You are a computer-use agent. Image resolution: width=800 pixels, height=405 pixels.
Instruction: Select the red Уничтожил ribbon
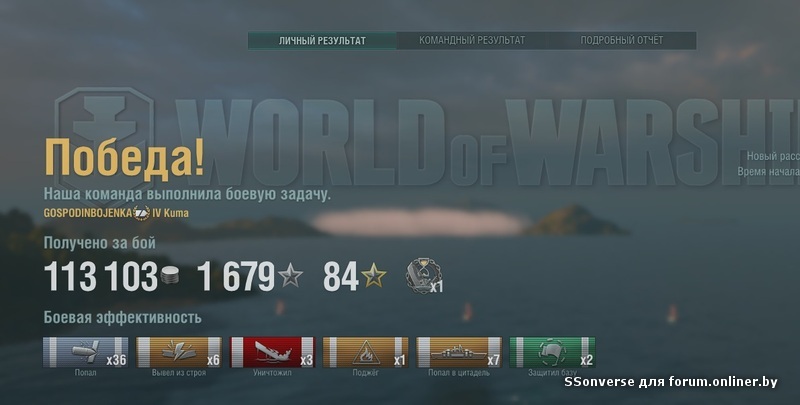coord(272,353)
